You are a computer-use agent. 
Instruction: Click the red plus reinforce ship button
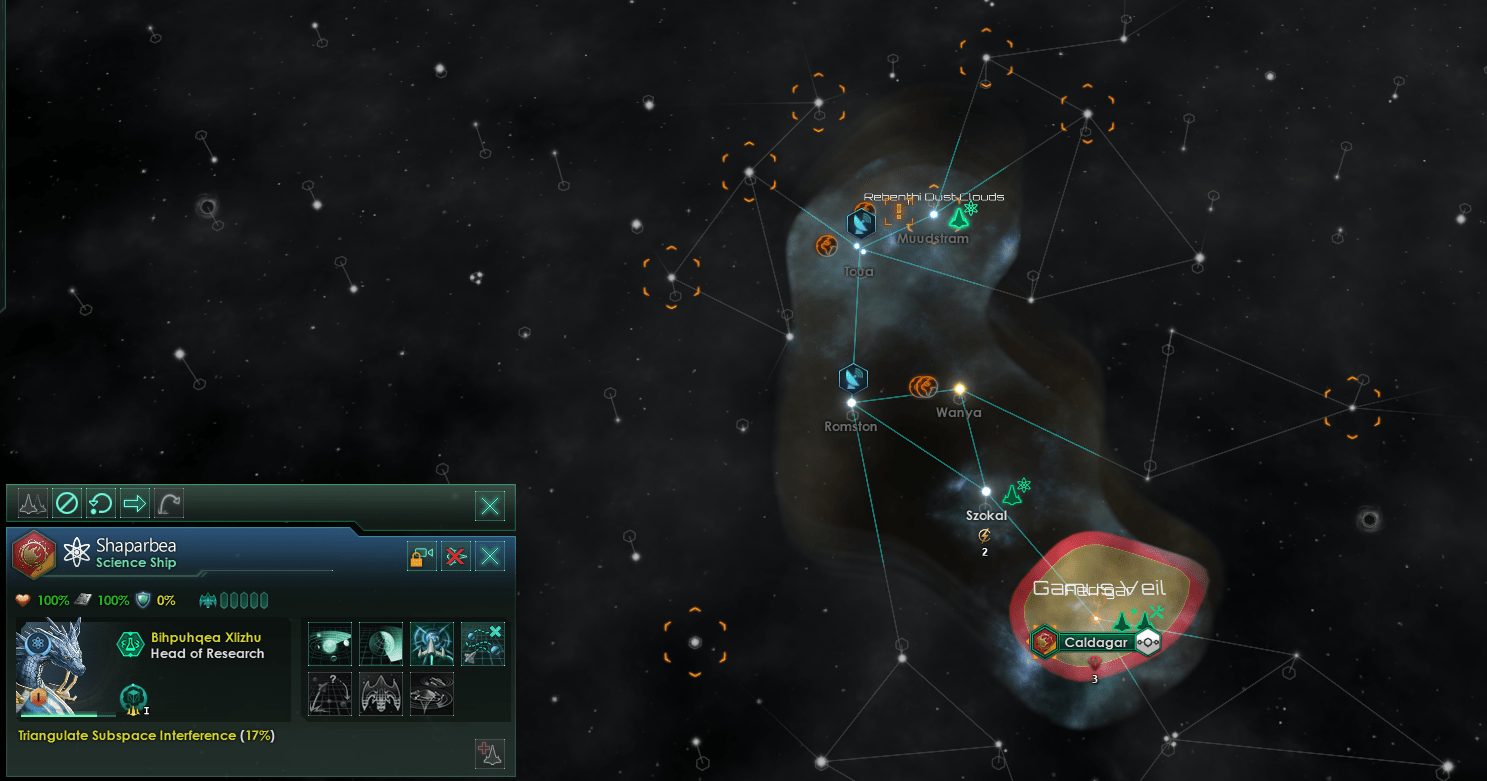pyautogui.click(x=490, y=754)
